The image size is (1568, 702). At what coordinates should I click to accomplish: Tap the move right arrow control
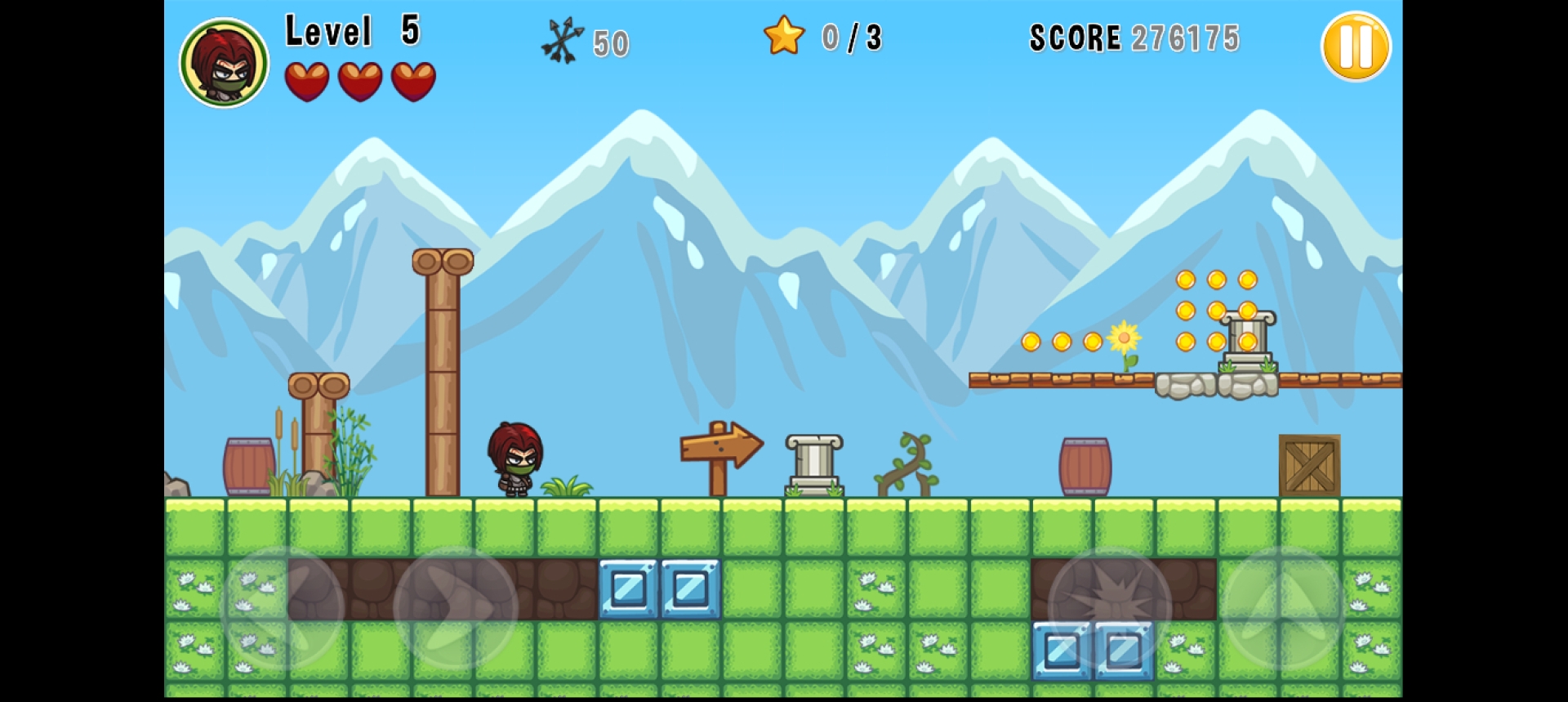point(455,607)
